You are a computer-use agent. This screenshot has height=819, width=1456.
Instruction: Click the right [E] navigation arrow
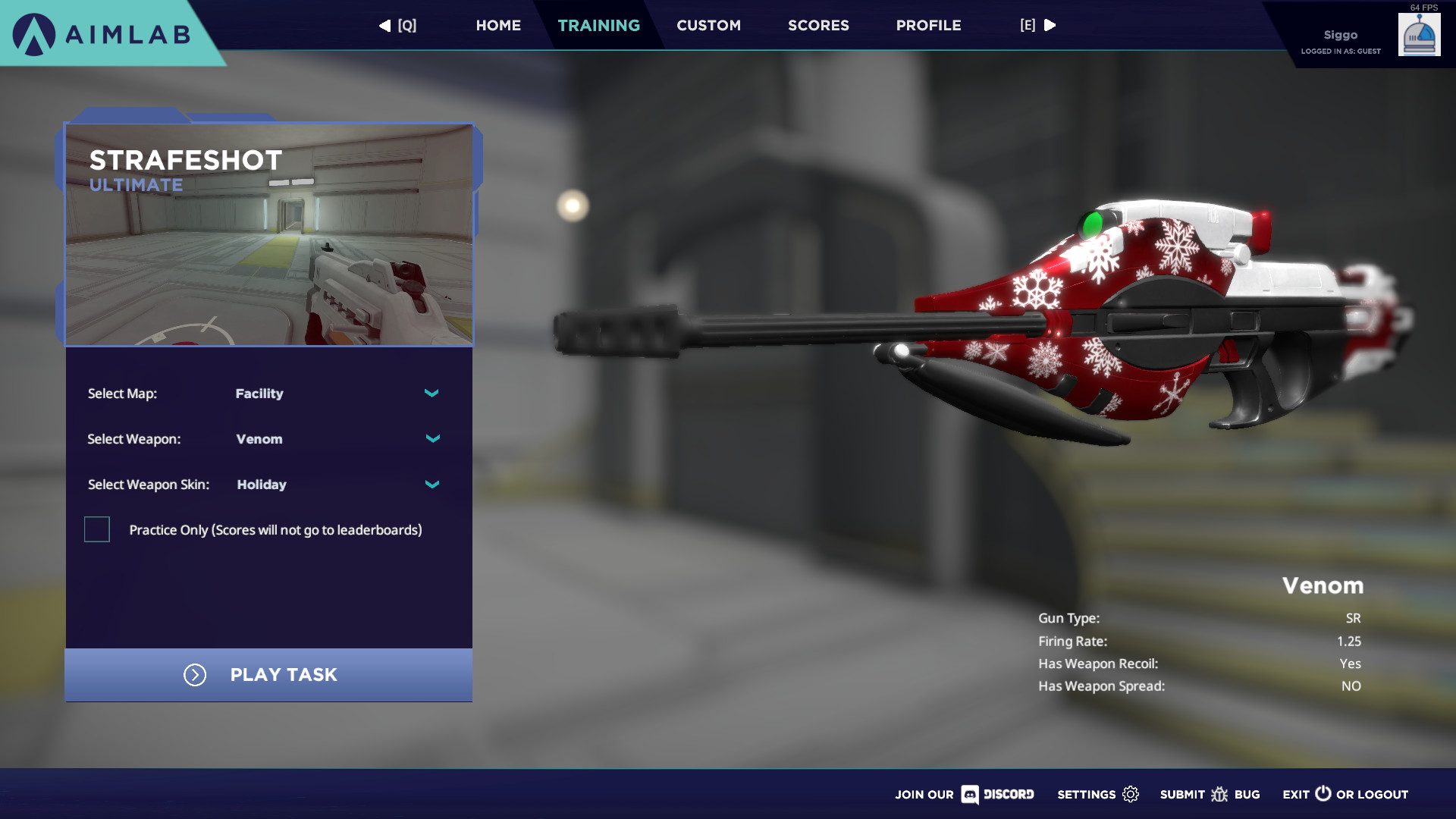1050,25
